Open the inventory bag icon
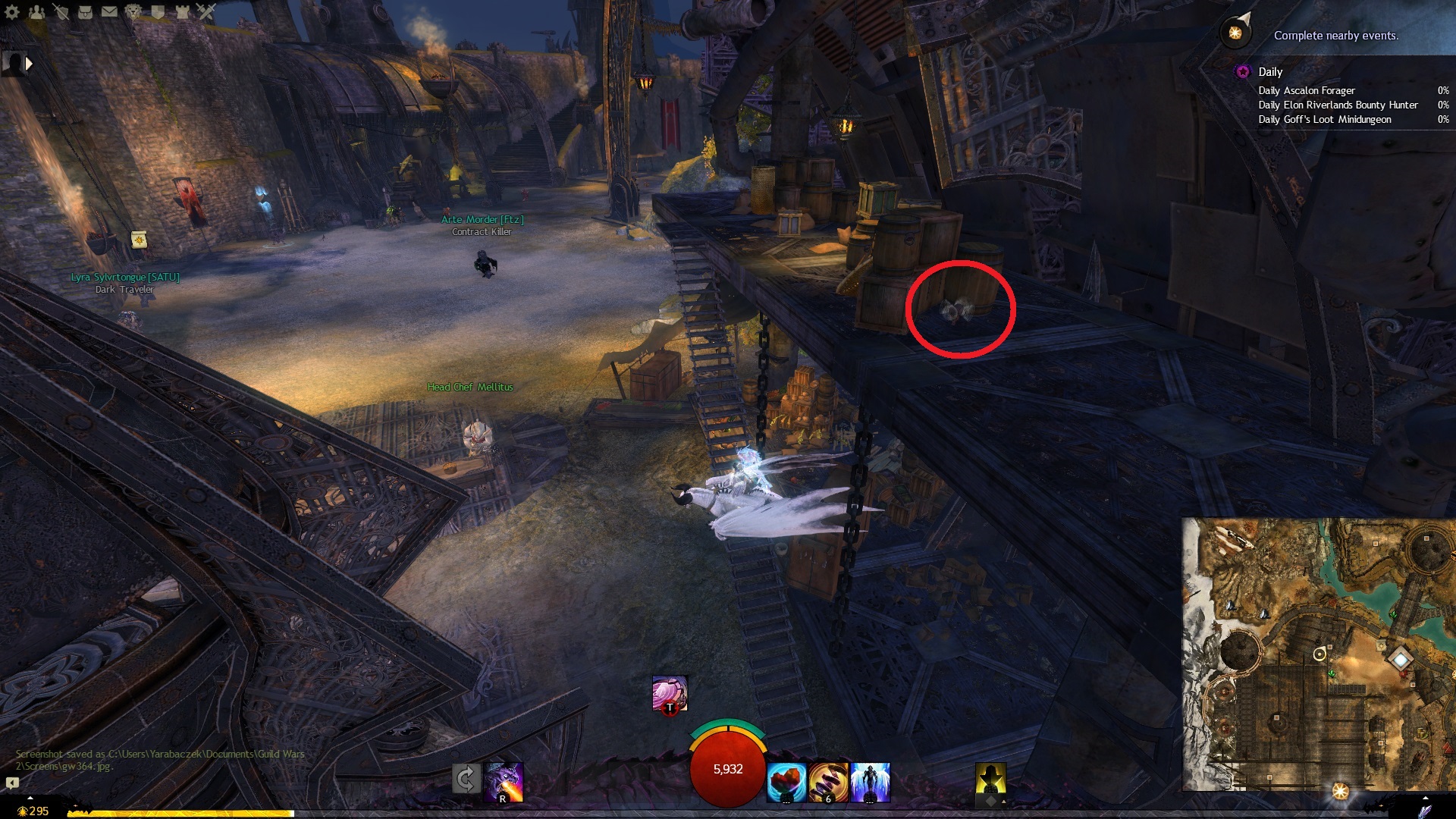This screenshot has height=819, width=1456. [85, 11]
